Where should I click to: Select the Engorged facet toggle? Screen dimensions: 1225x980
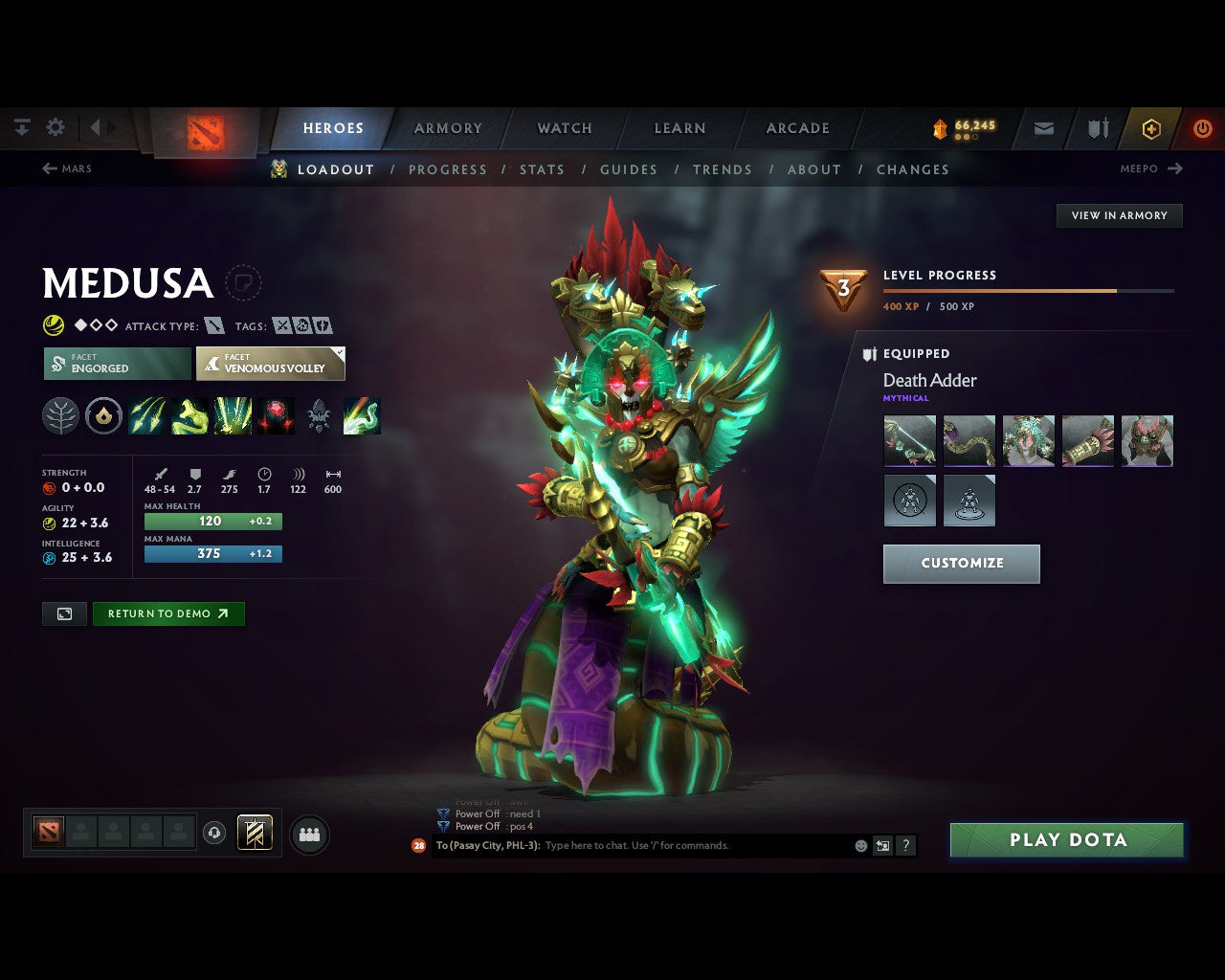115,364
